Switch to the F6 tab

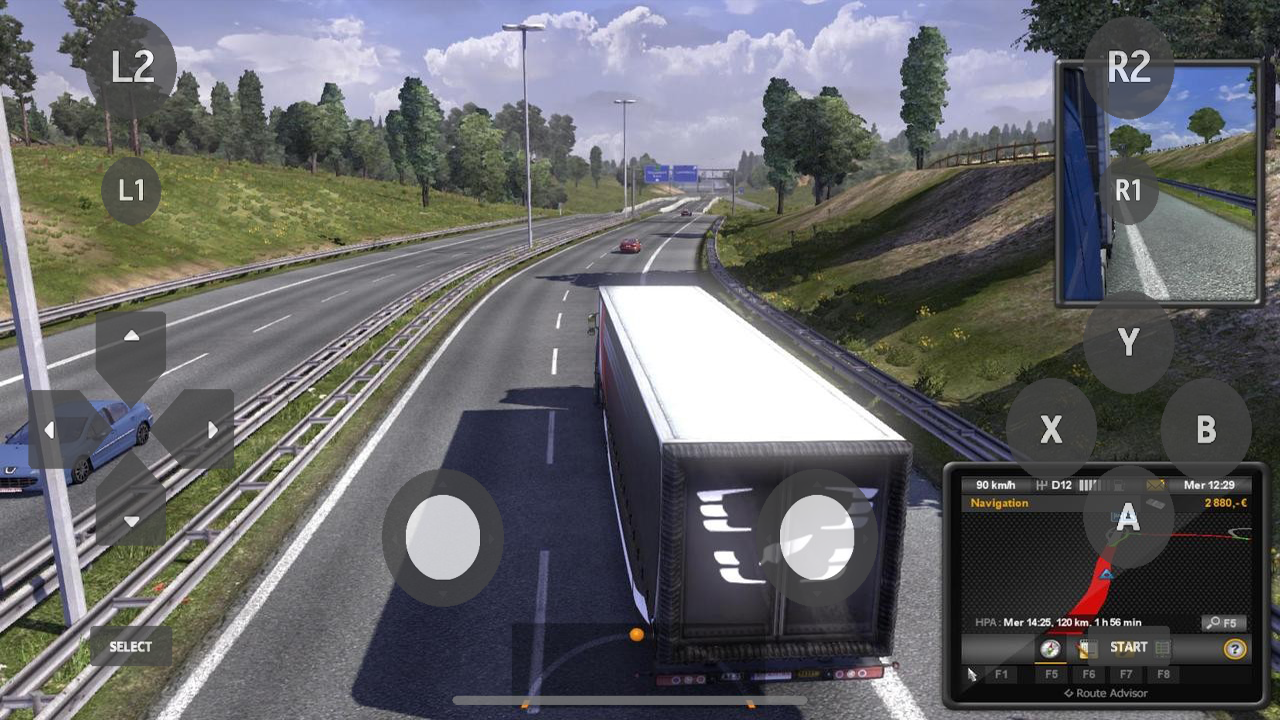(x=1088, y=674)
